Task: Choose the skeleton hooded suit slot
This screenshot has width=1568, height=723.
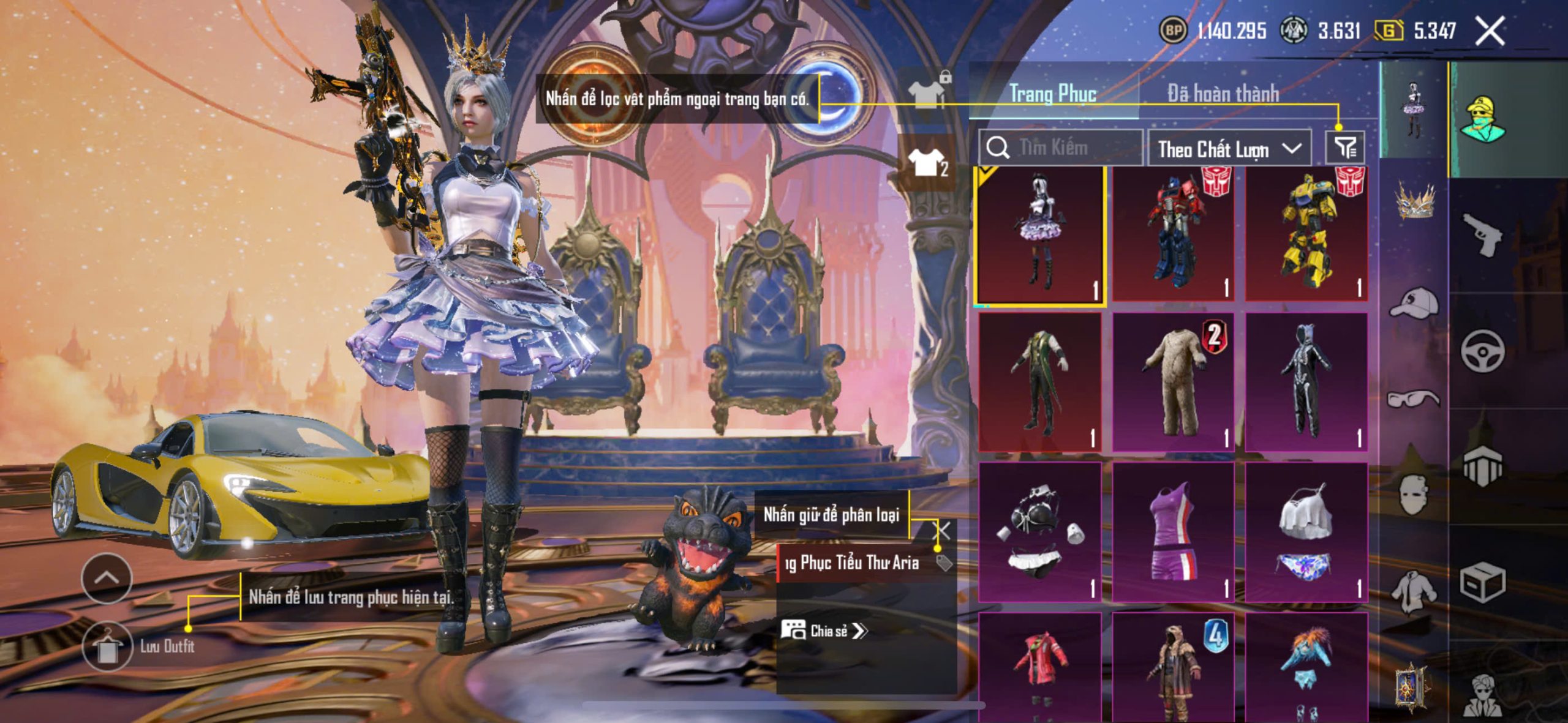Action: point(1306,382)
